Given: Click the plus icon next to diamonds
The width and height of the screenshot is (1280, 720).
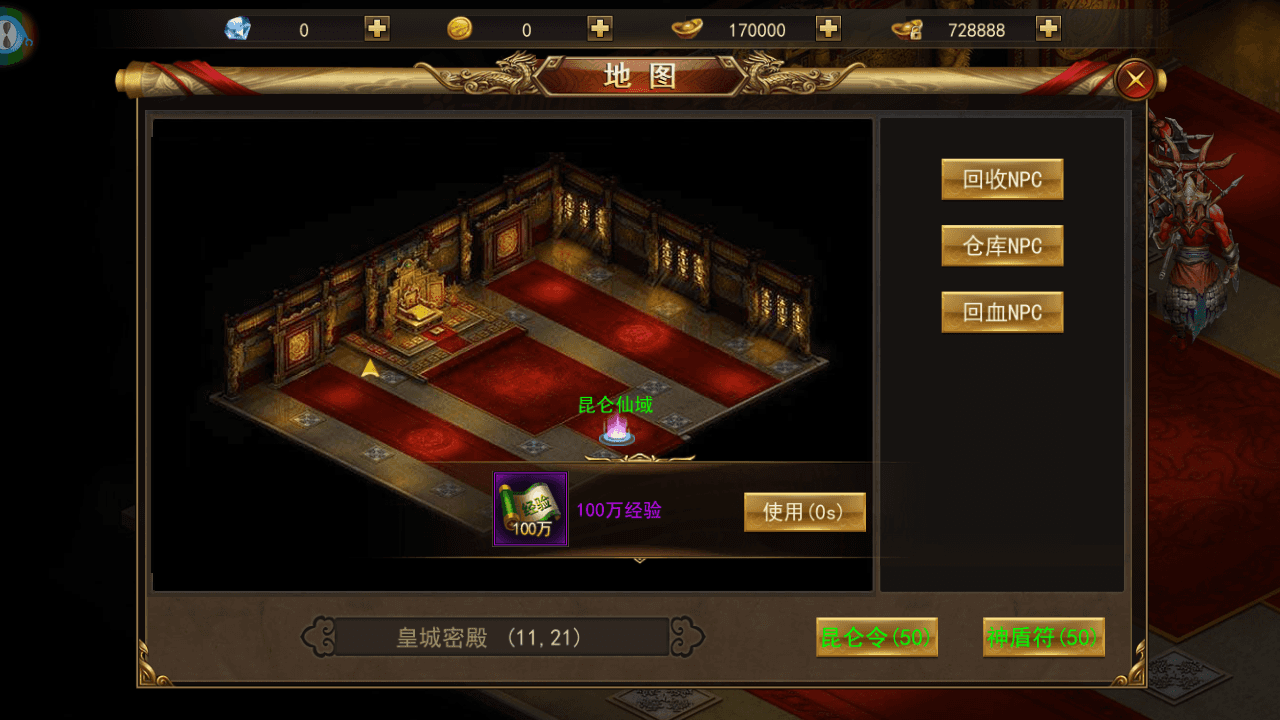Looking at the screenshot, I should (x=375, y=29).
